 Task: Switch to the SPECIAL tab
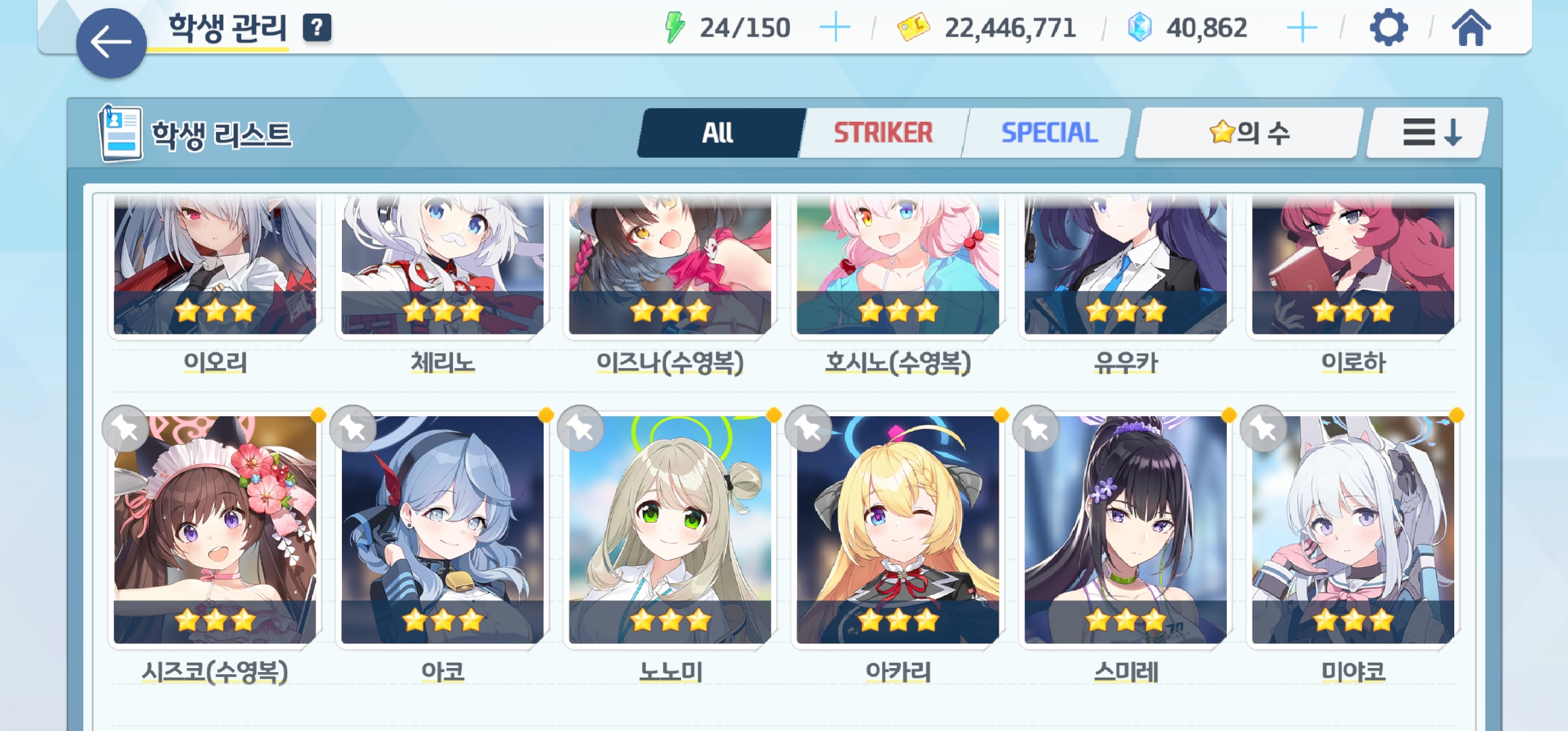(x=1048, y=133)
